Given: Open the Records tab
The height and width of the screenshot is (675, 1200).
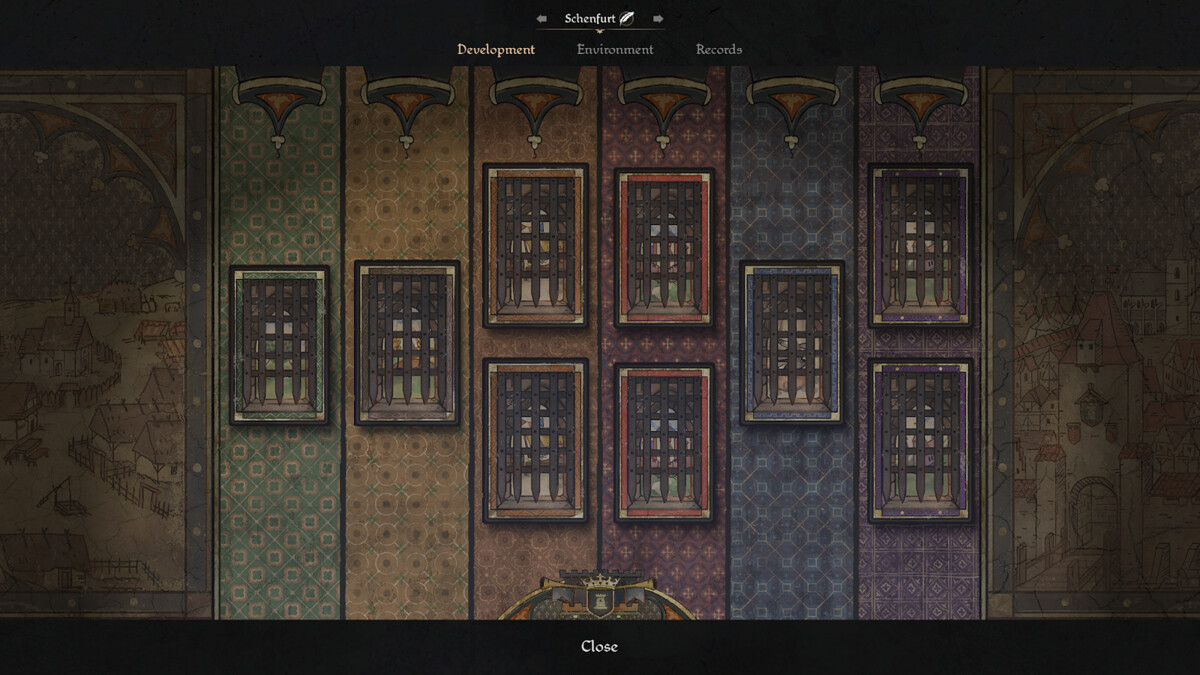Looking at the screenshot, I should click(719, 49).
